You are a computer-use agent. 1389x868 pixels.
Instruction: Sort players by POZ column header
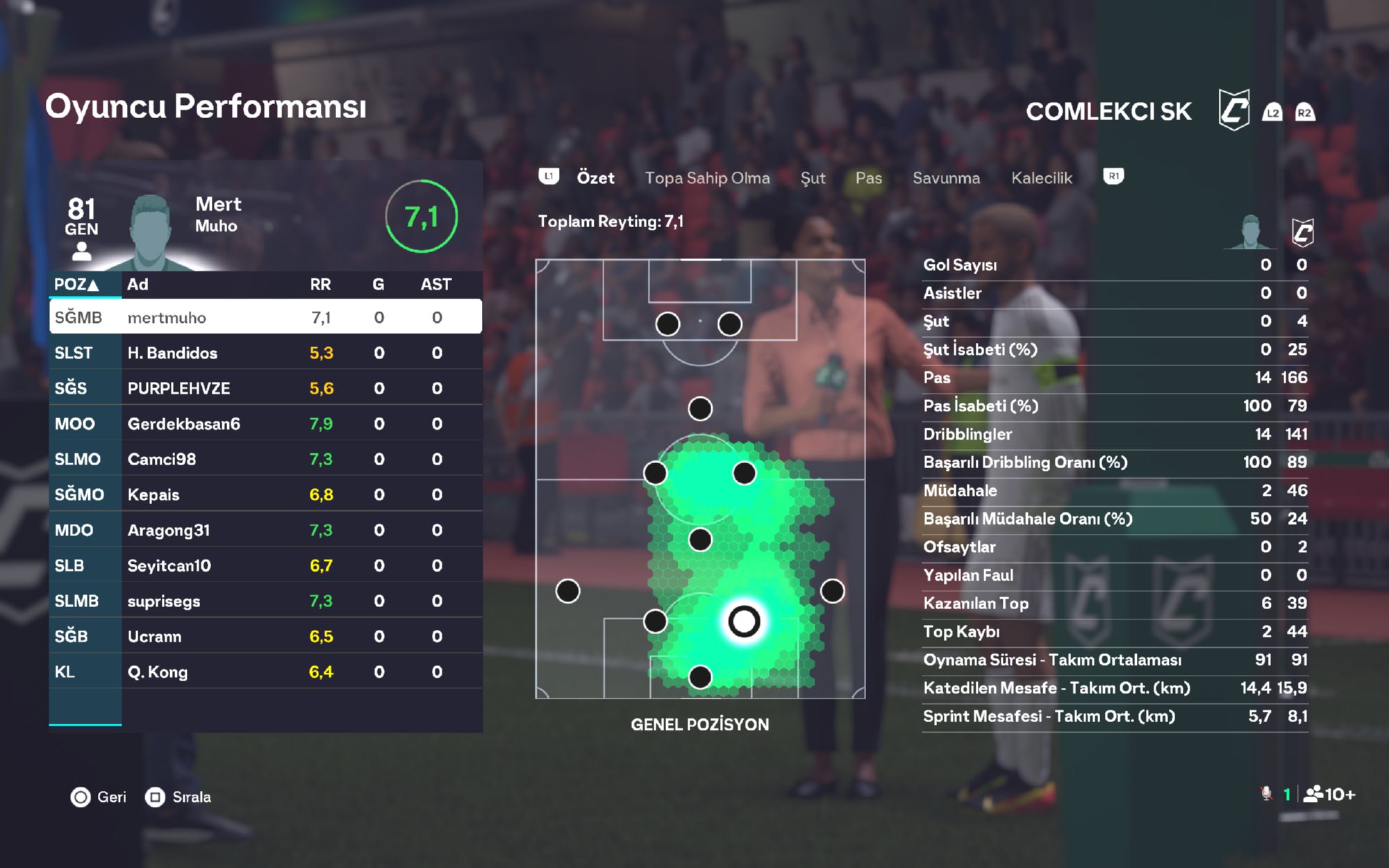click(76, 284)
